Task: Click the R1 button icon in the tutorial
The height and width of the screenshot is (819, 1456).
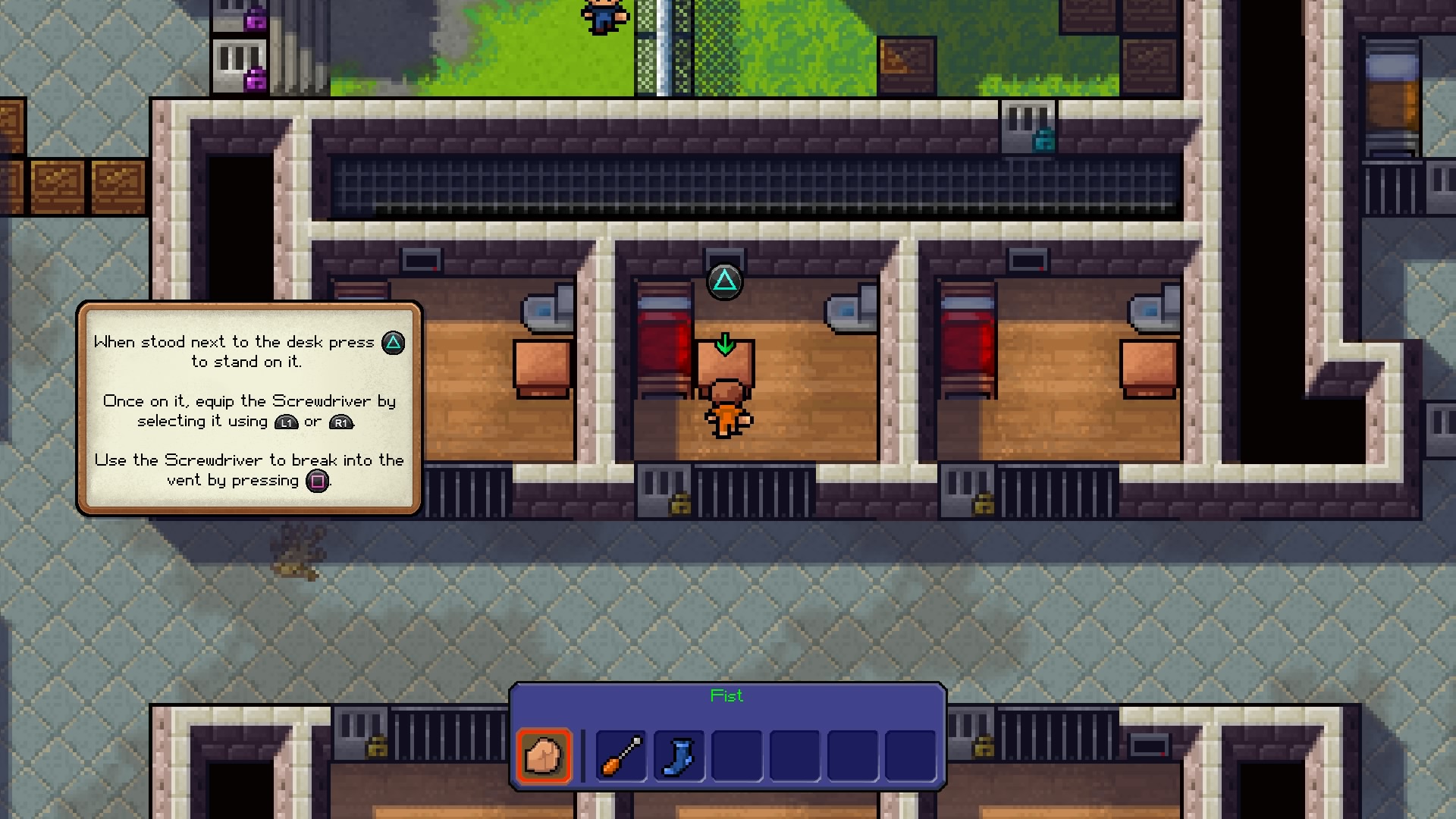Action: [341, 422]
